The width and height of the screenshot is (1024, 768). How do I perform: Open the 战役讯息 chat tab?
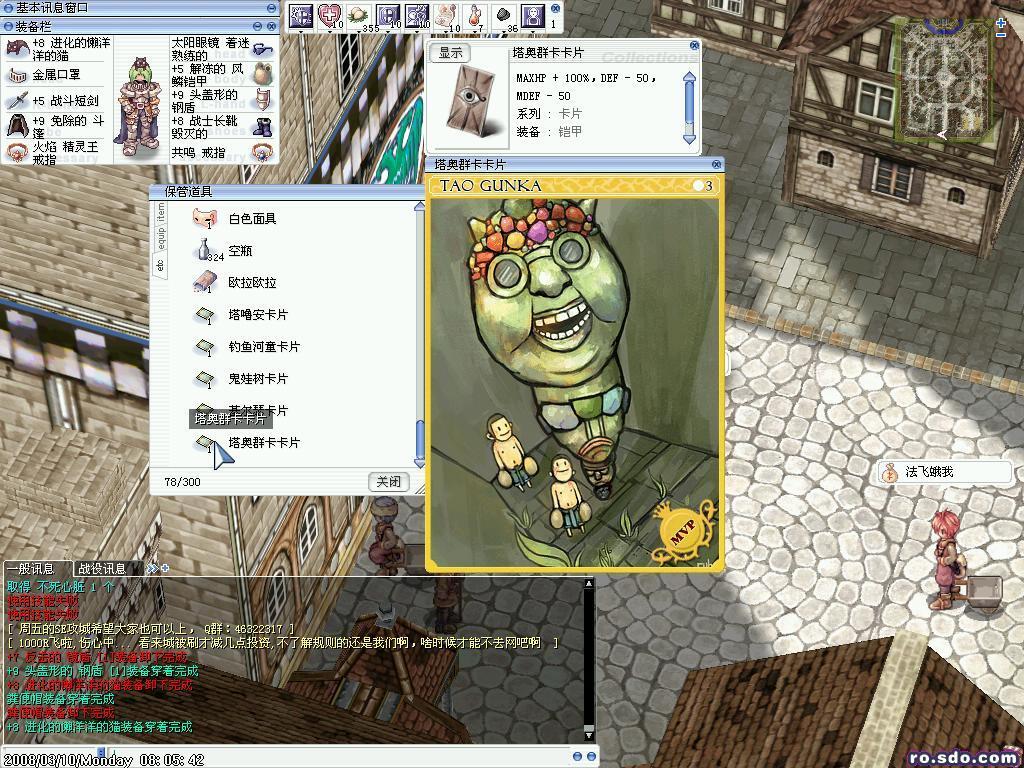point(102,568)
